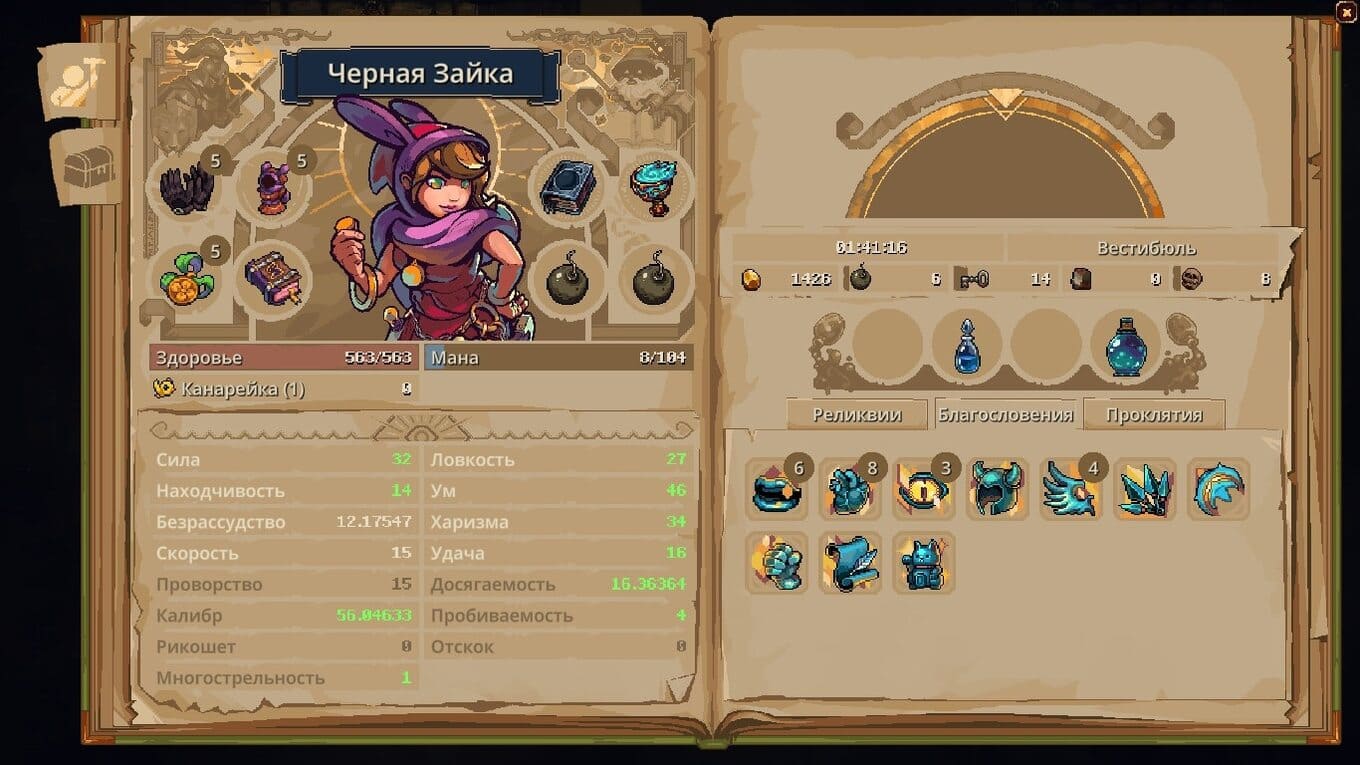The width and height of the screenshot is (1360, 765).
Task: Open the Проклятия tab
Action: [1154, 415]
